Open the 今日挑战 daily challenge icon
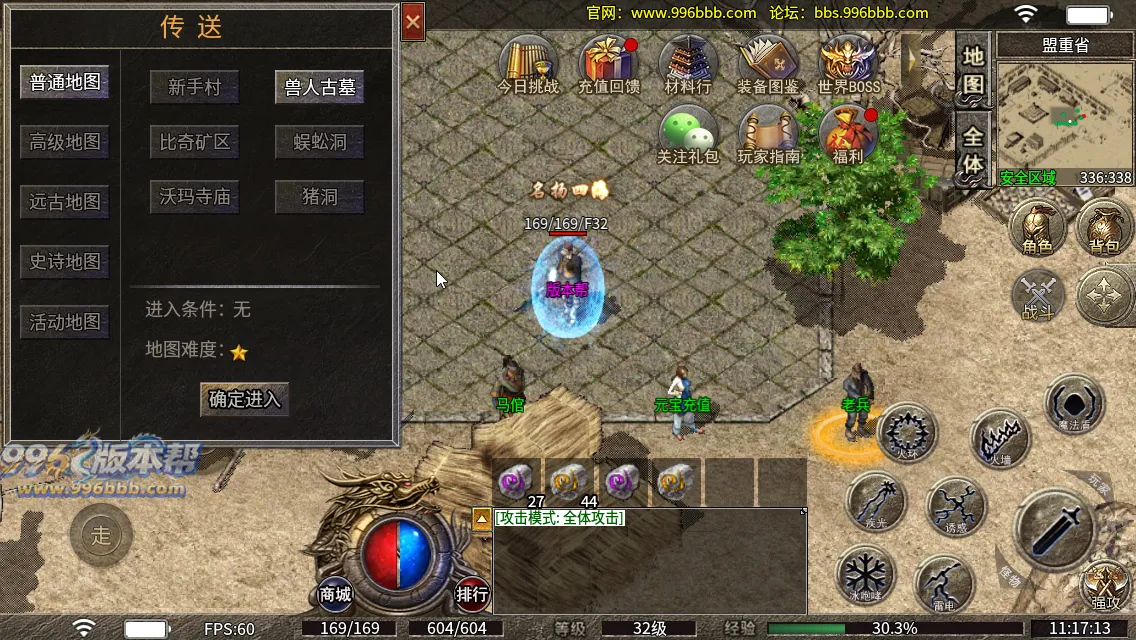The width and height of the screenshot is (1136, 640). (x=528, y=65)
